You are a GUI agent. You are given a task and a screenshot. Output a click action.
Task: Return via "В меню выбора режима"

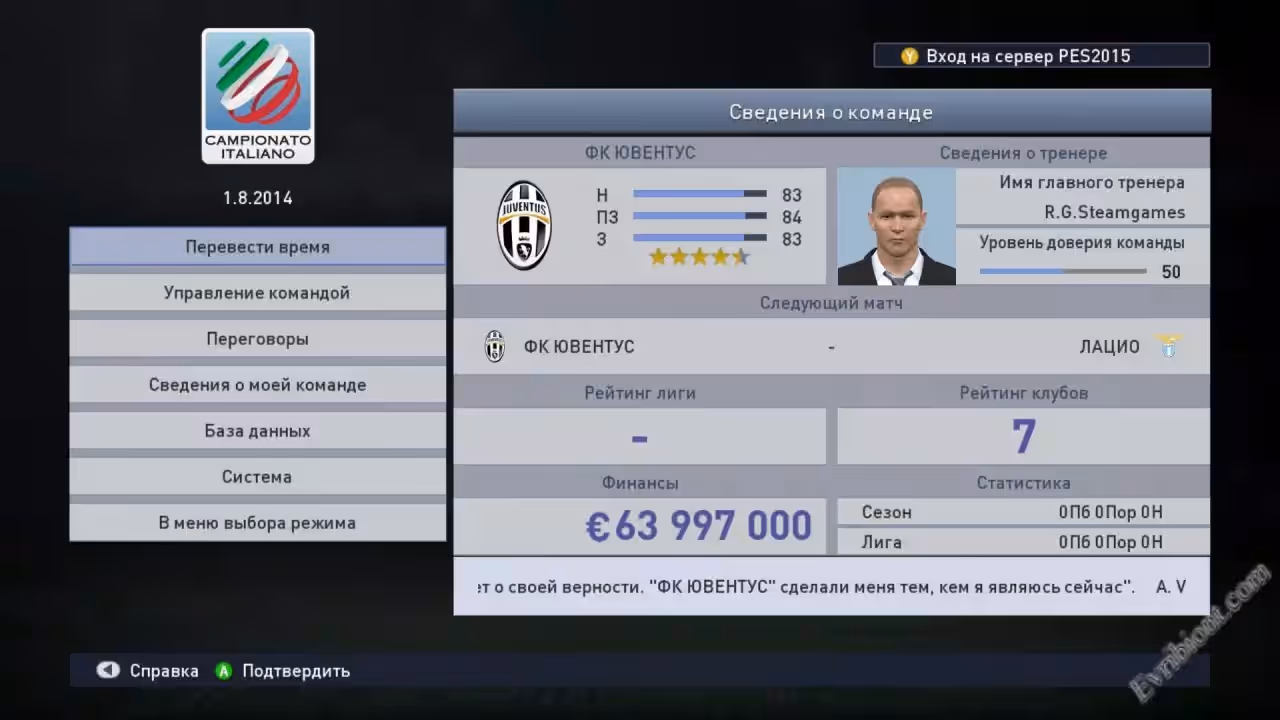(257, 523)
